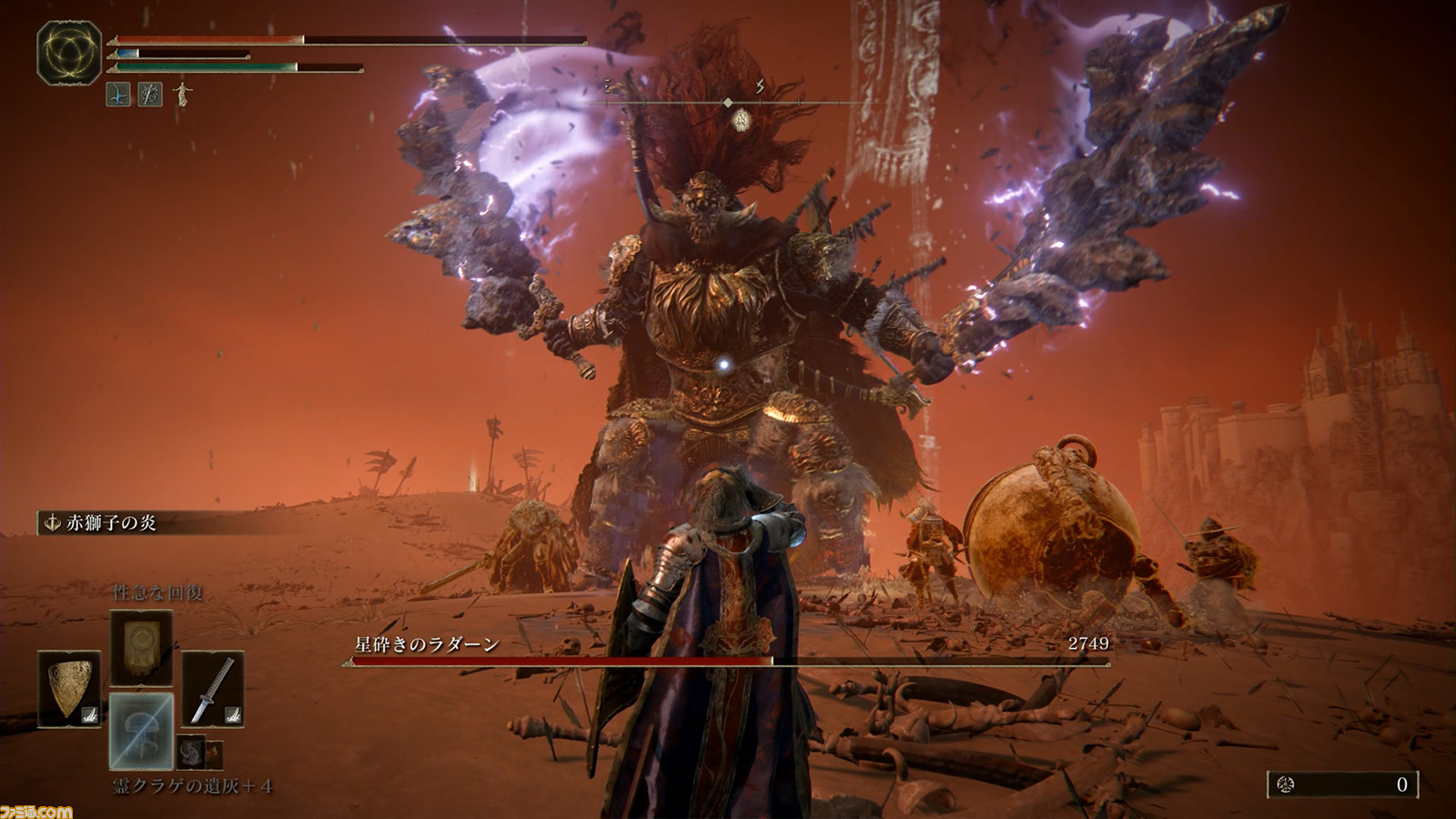This screenshot has height=819, width=1456.
Task: Click the Great Rune emblem icon
Action: (69, 53)
